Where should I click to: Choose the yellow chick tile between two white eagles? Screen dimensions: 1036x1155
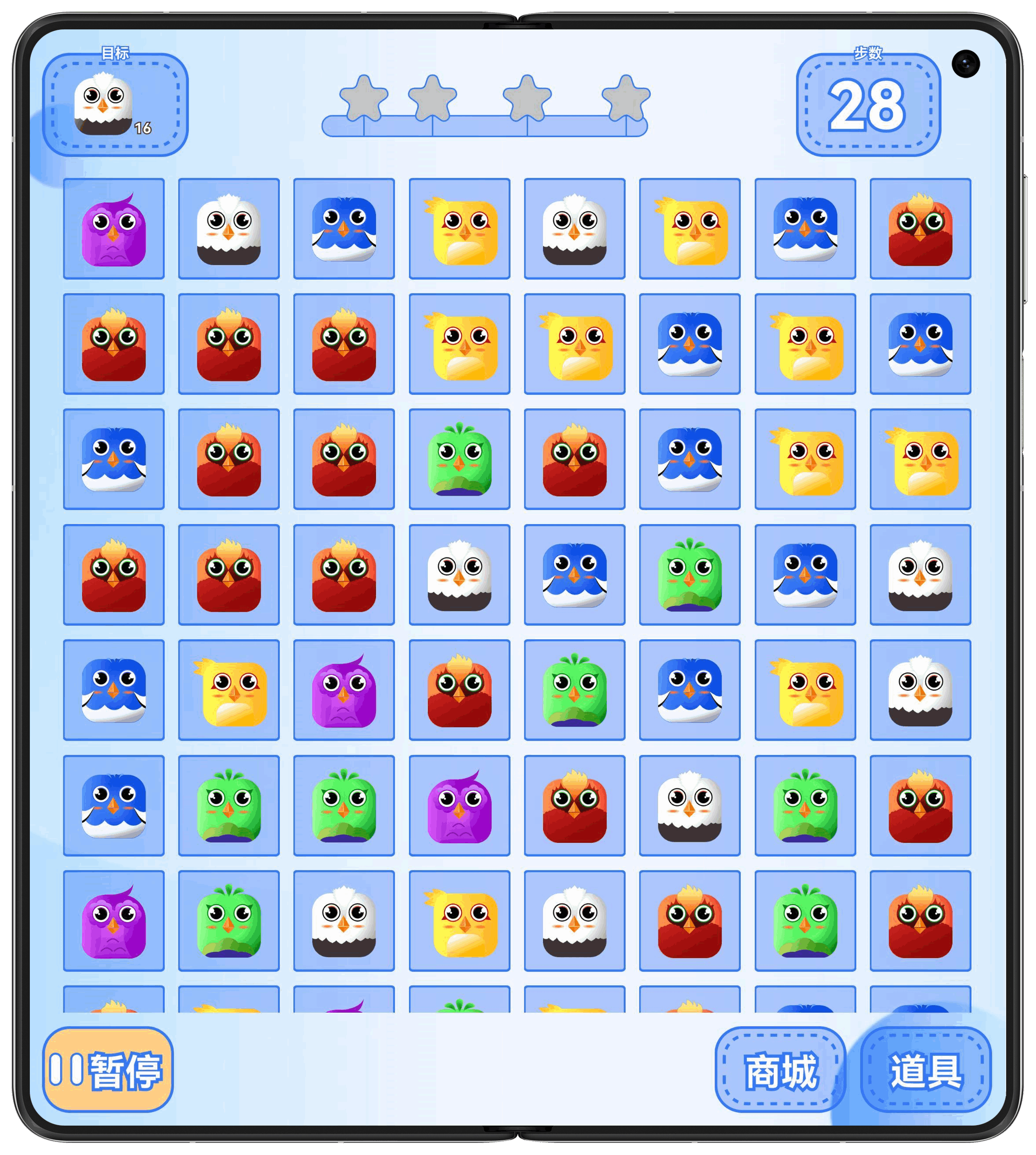(x=459, y=920)
